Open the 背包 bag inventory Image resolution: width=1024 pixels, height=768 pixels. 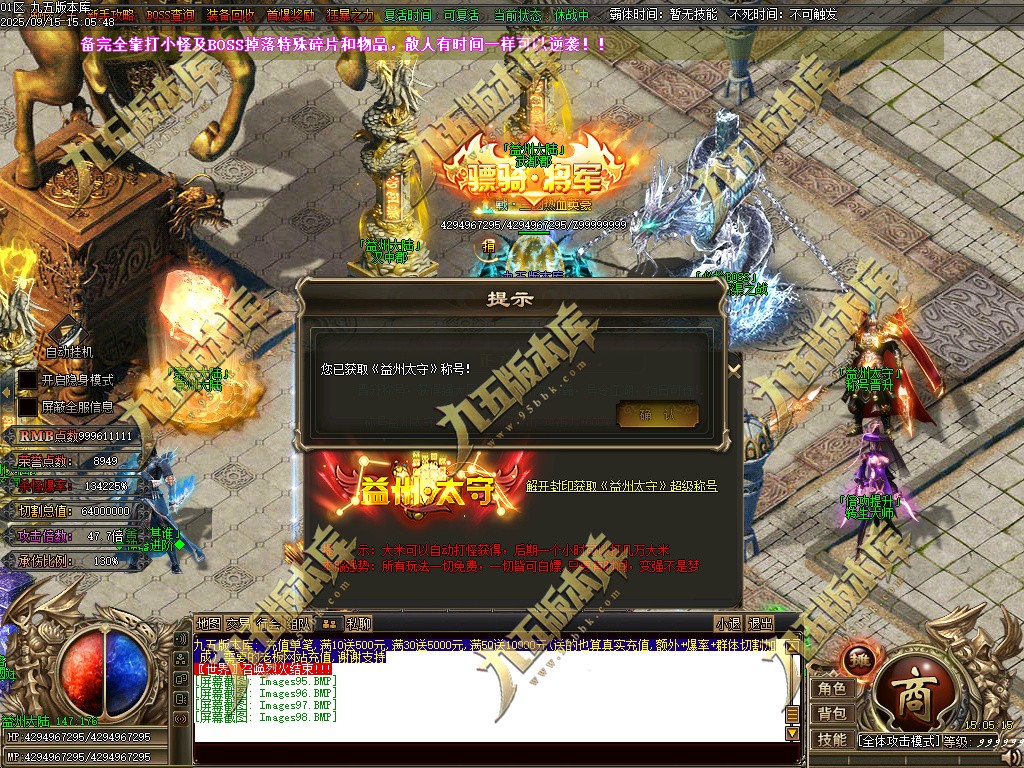(x=832, y=713)
